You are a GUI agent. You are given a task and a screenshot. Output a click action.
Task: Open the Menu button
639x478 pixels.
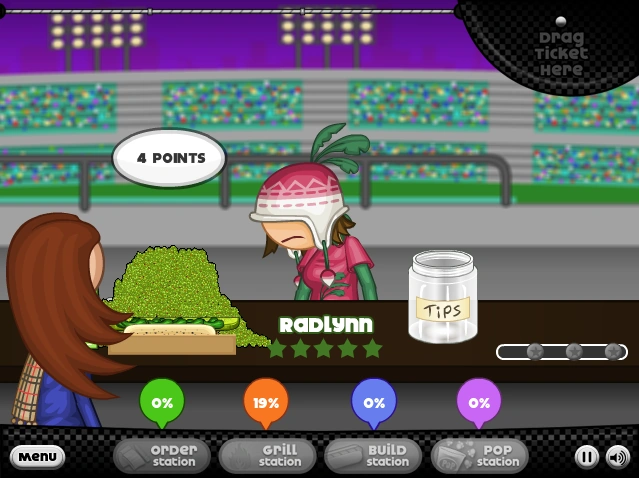37,457
